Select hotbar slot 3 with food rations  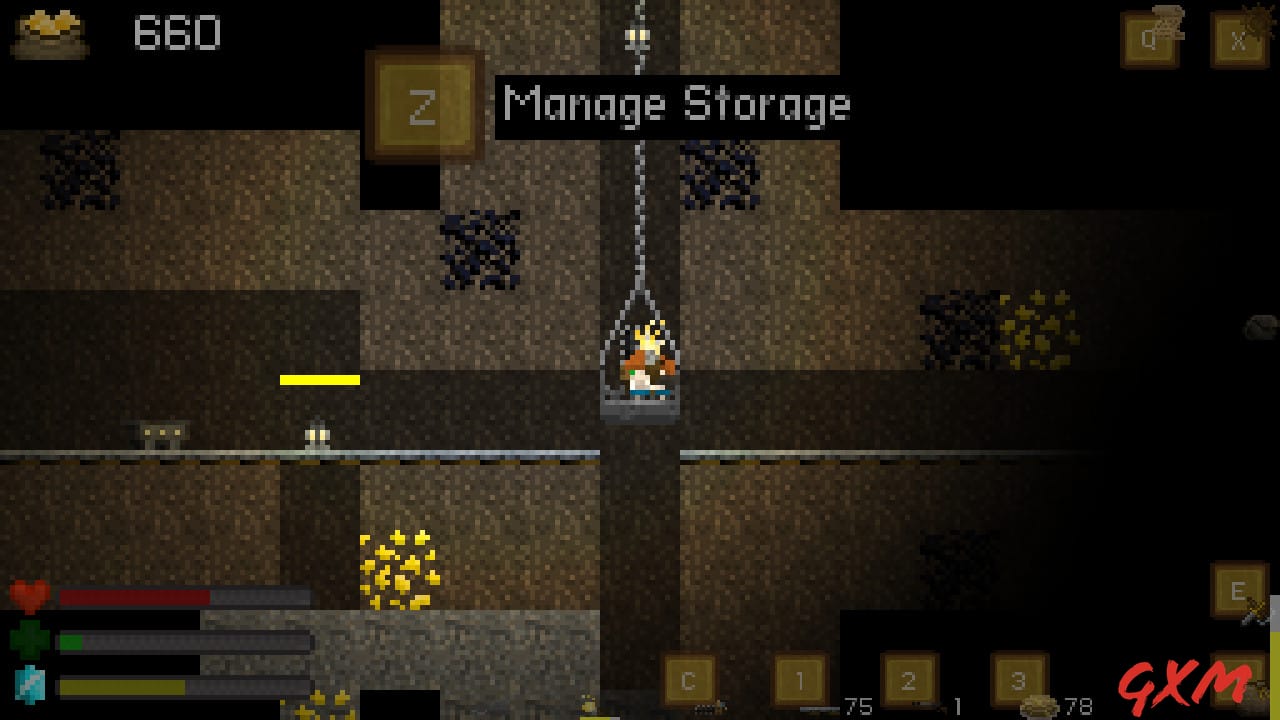[x=1016, y=681]
